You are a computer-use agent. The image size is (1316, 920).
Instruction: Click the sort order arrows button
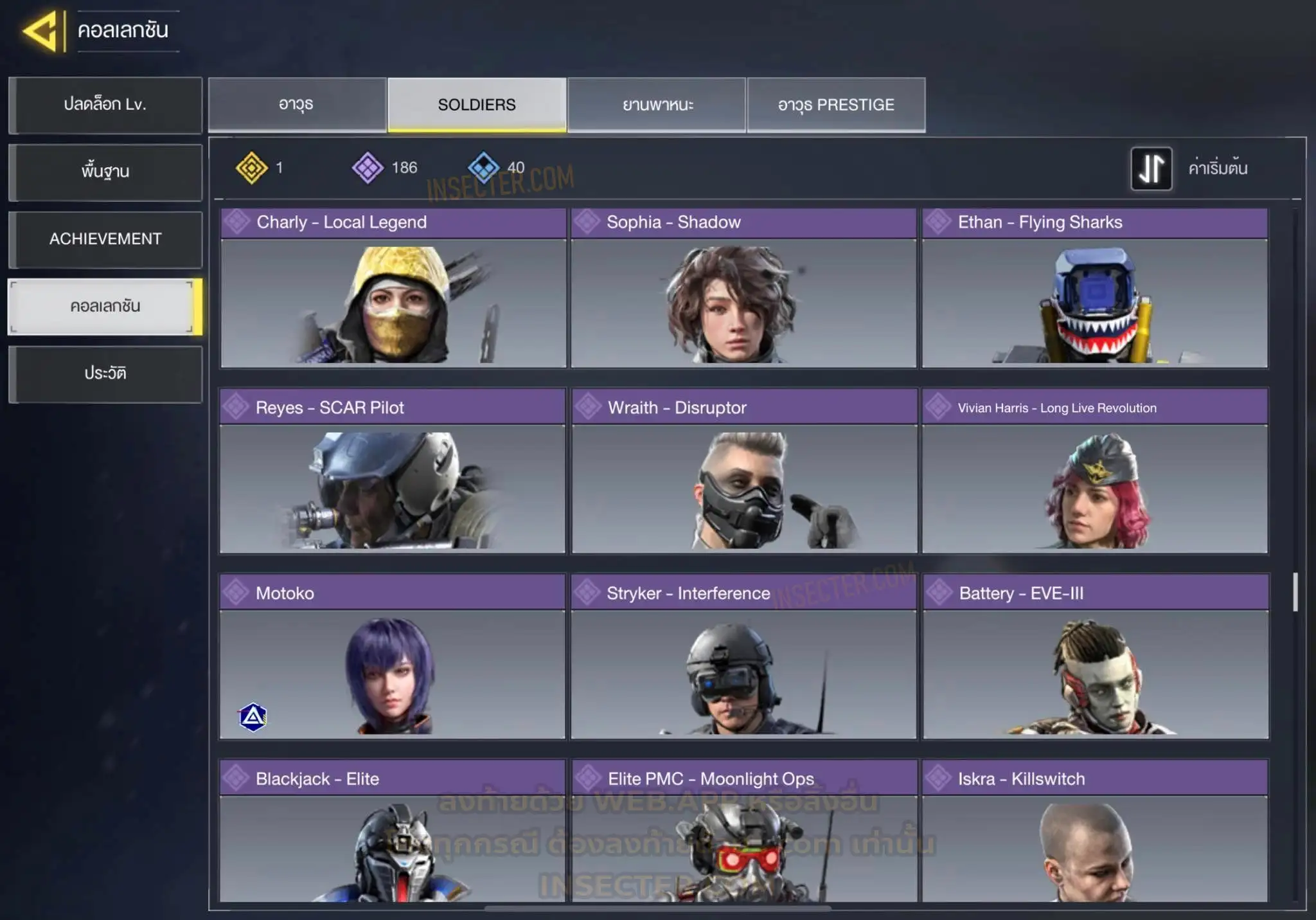pos(1151,168)
